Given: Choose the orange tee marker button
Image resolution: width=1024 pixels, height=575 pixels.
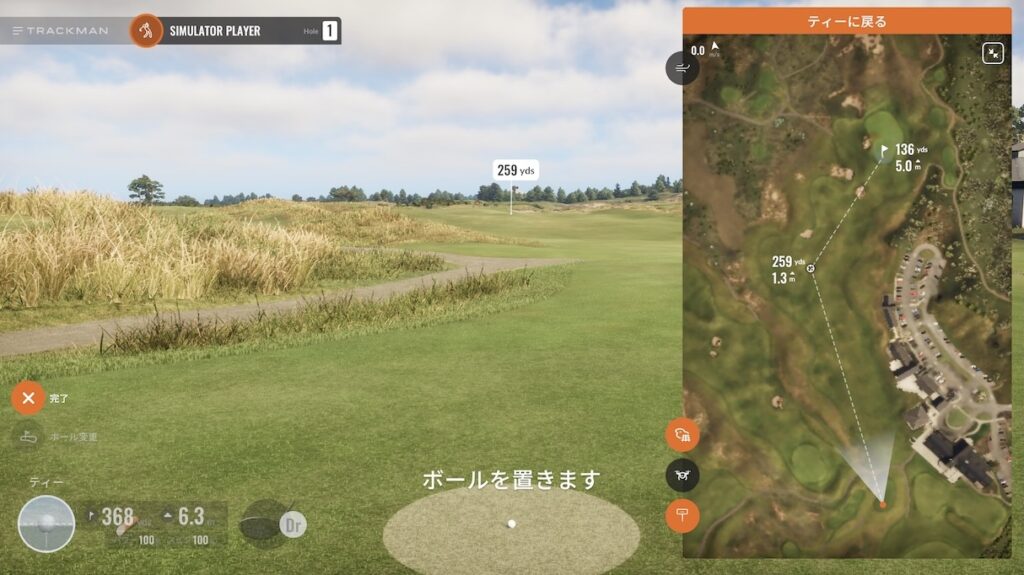Looking at the screenshot, I should (x=682, y=515).
